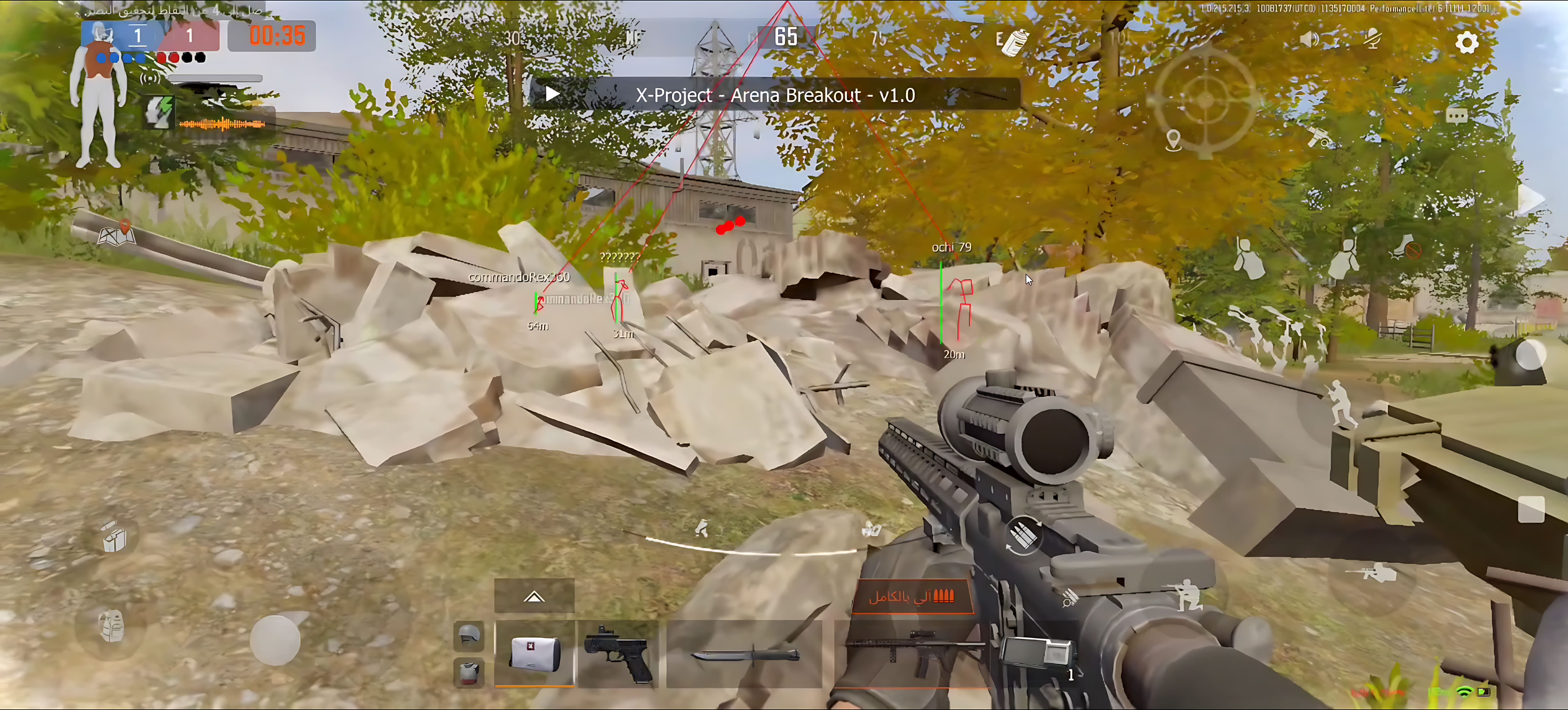Tap the crouching soldier stance button

(1185, 593)
